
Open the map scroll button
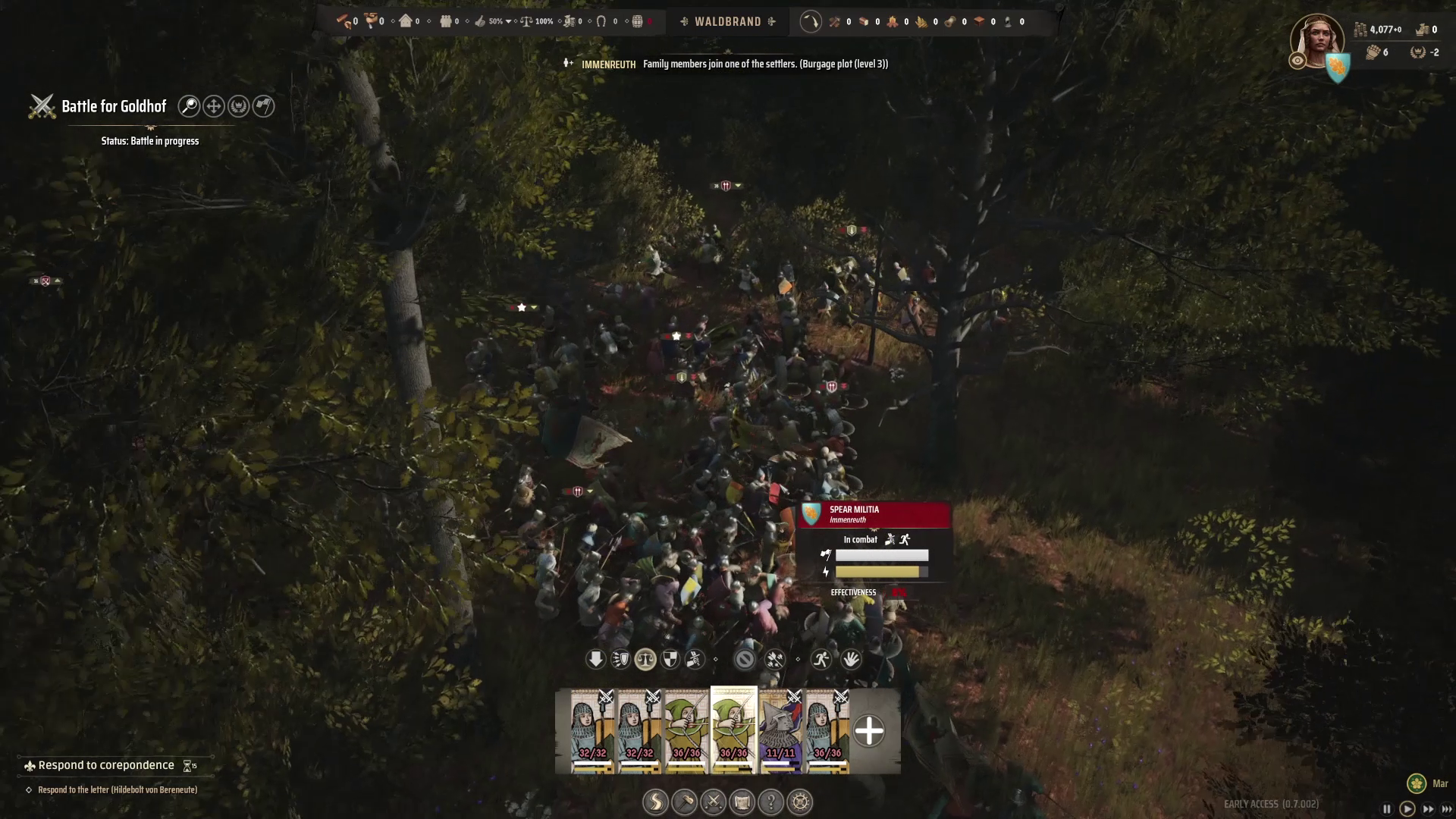tap(742, 802)
